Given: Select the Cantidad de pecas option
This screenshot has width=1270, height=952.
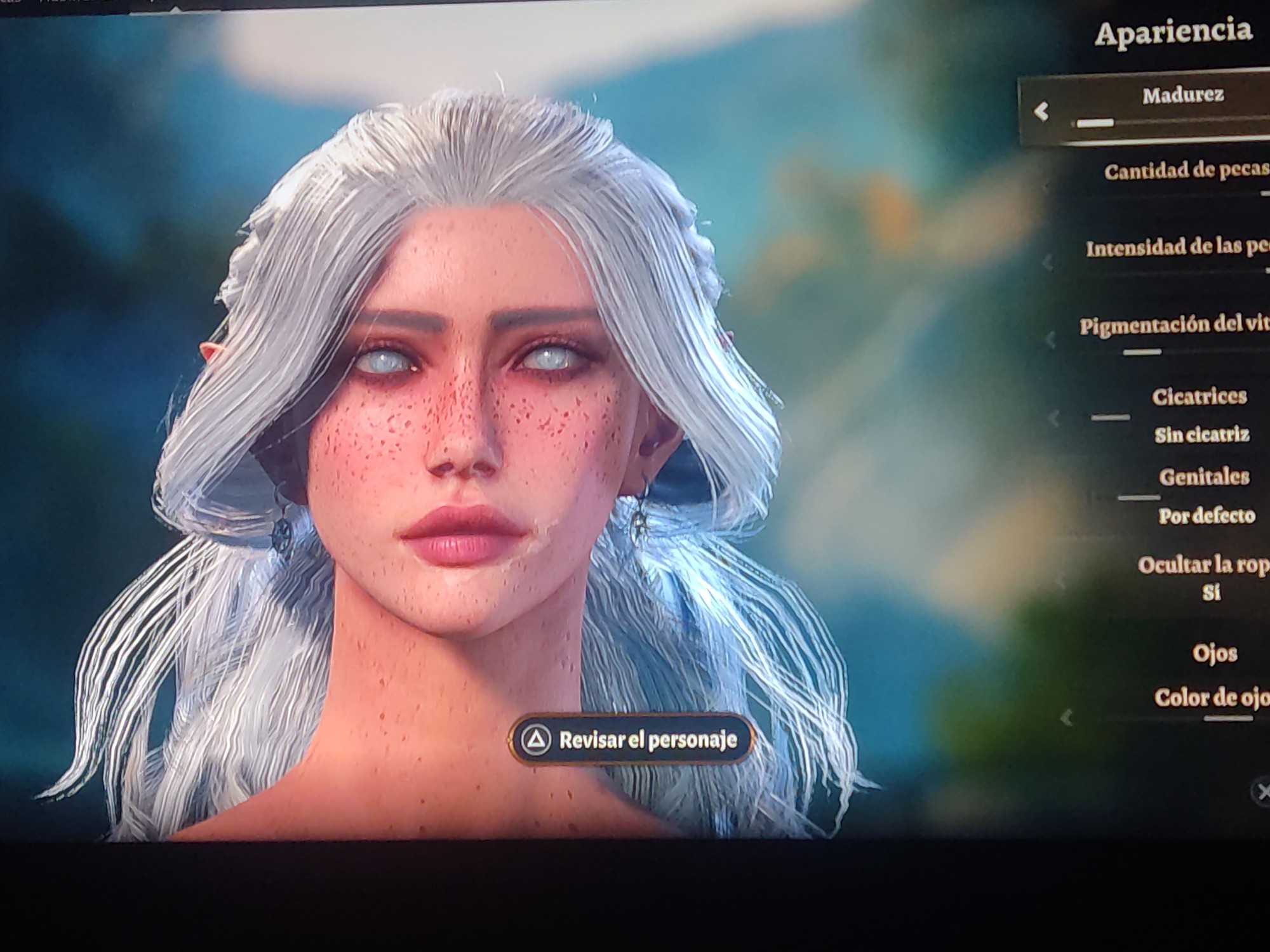Looking at the screenshot, I should (1185, 171).
